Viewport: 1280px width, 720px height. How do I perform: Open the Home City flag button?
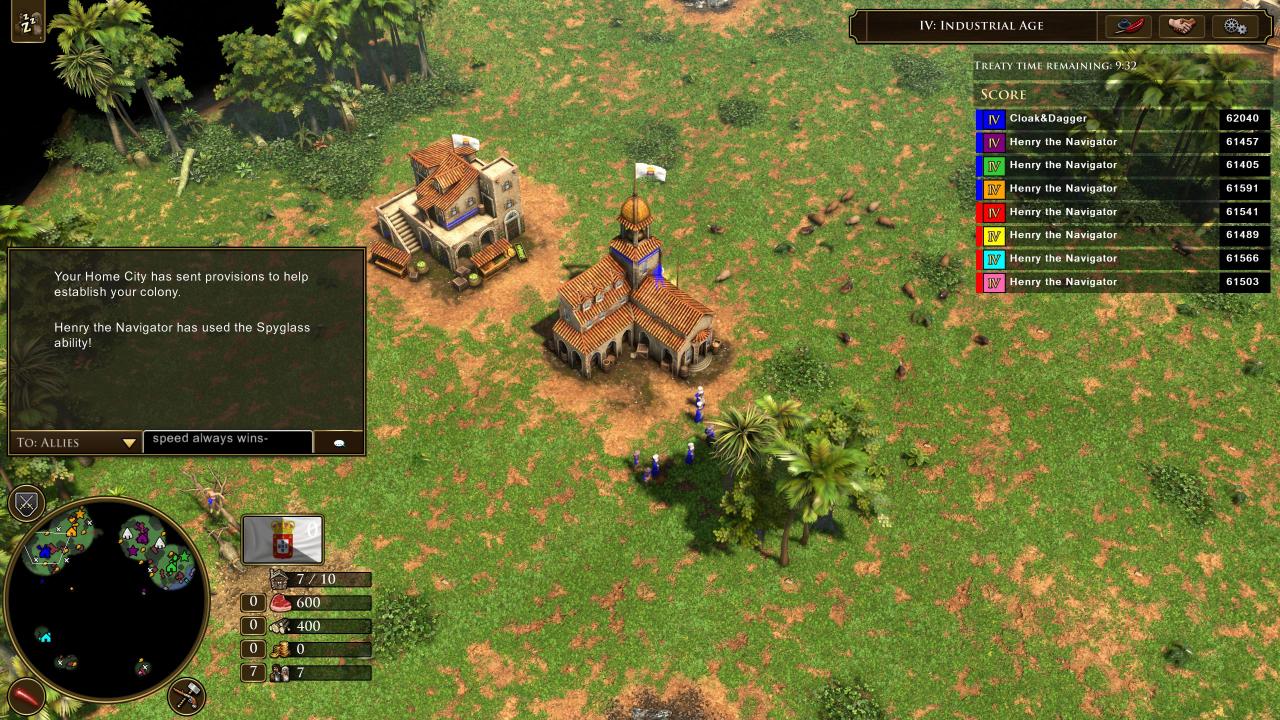pos(283,539)
